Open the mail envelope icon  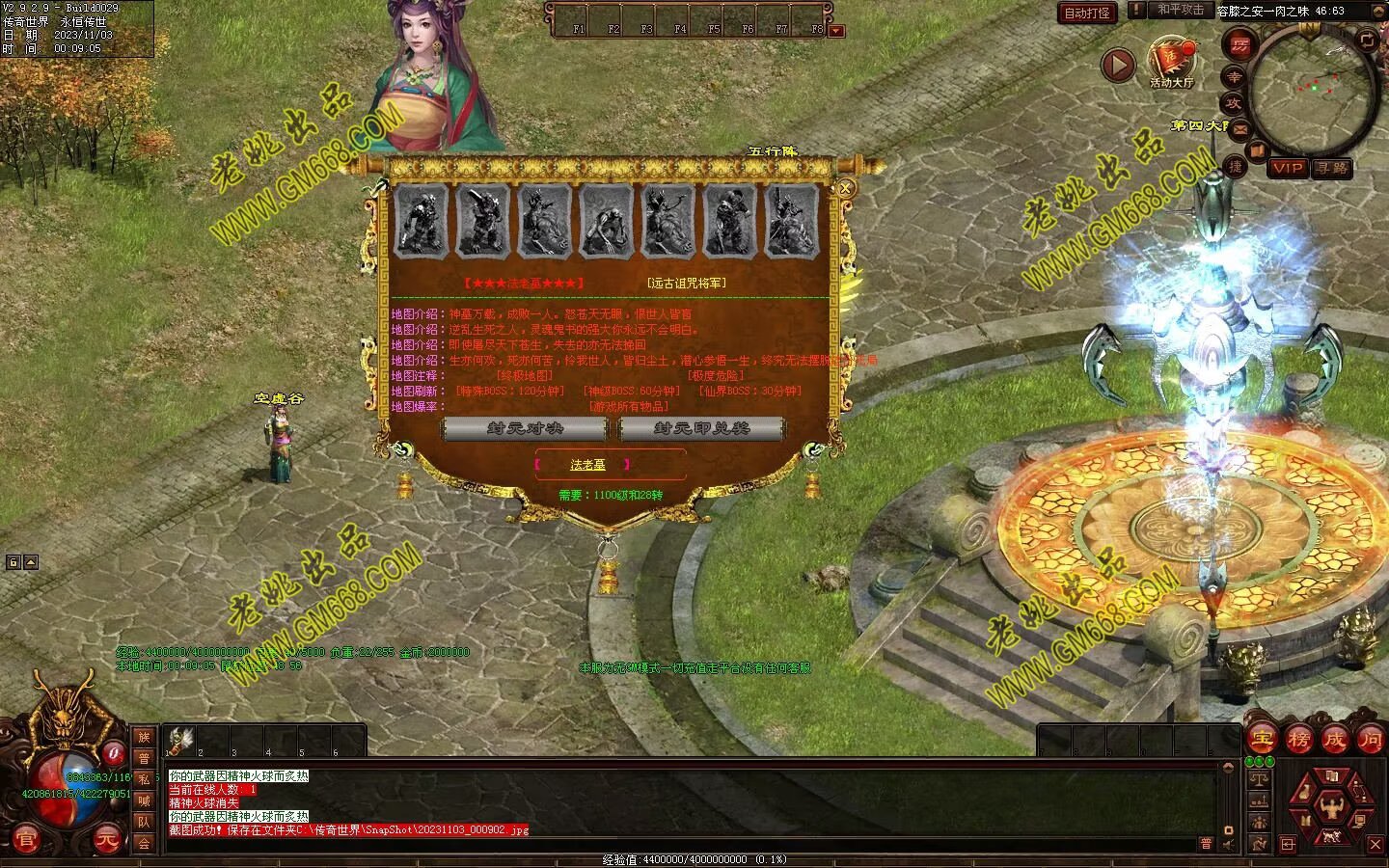click(x=1239, y=129)
